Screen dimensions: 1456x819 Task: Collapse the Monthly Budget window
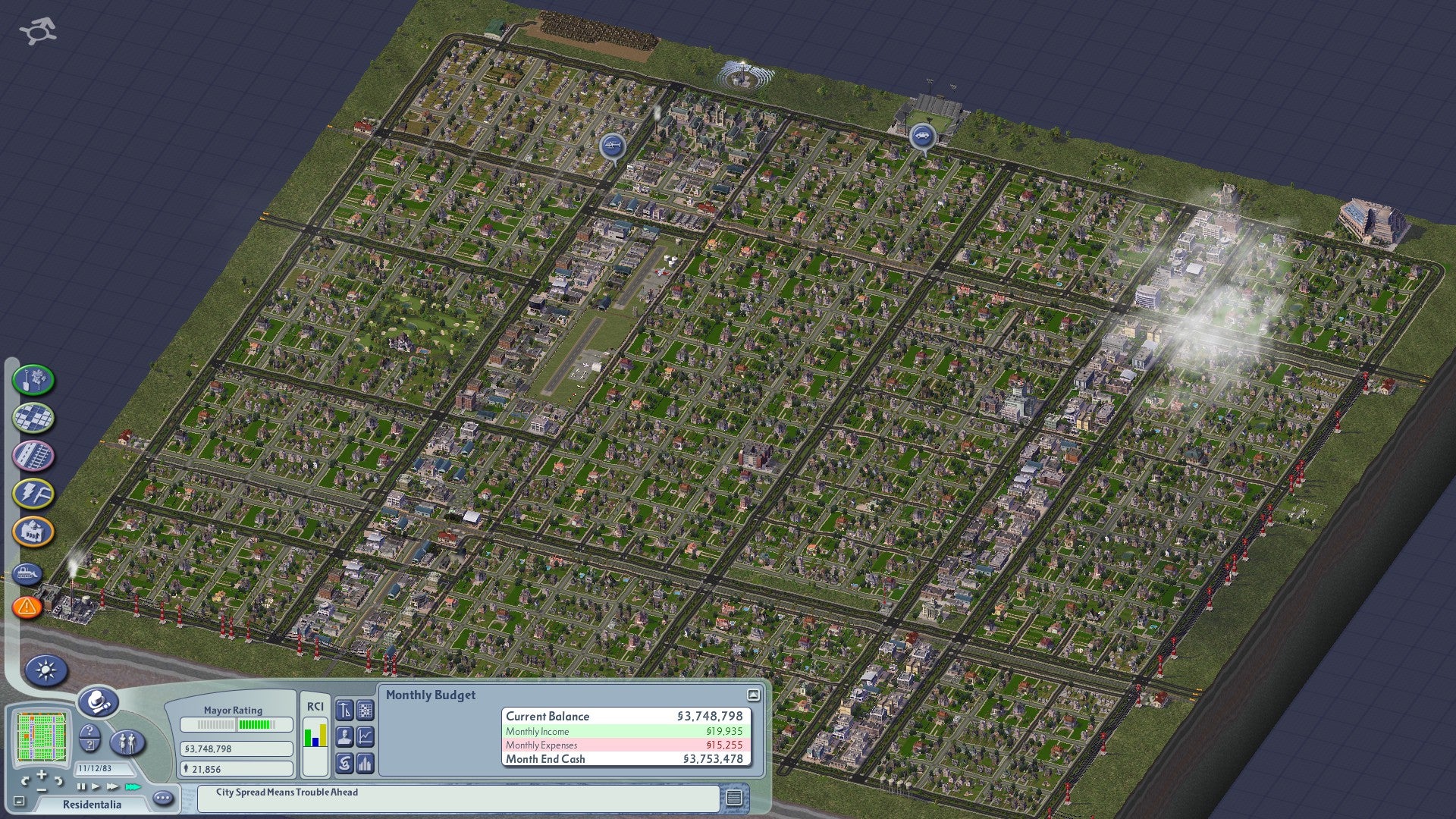(754, 695)
